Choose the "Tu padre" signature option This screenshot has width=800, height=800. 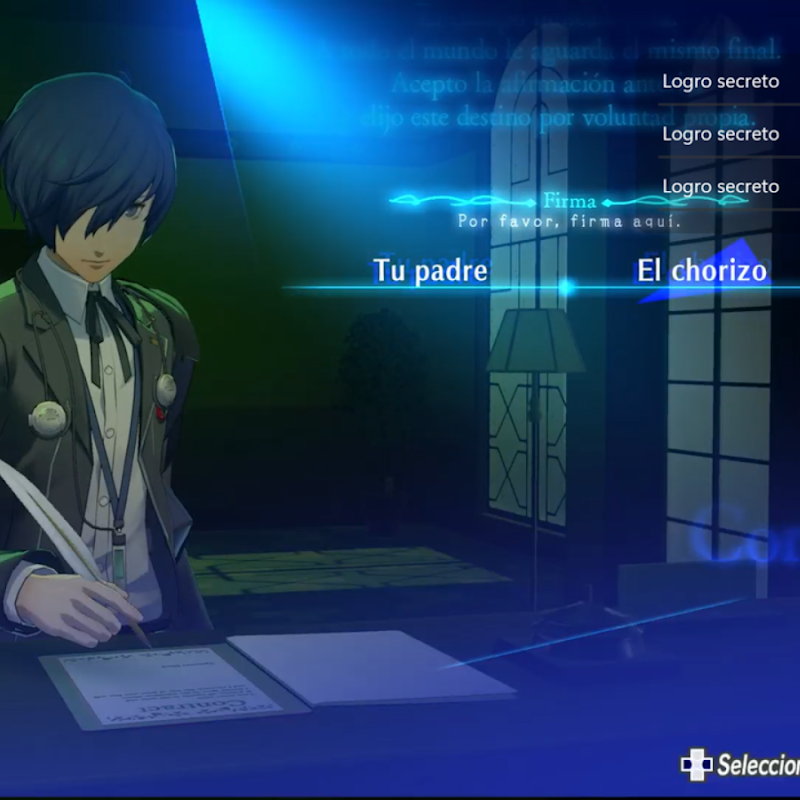pos(431,270)
